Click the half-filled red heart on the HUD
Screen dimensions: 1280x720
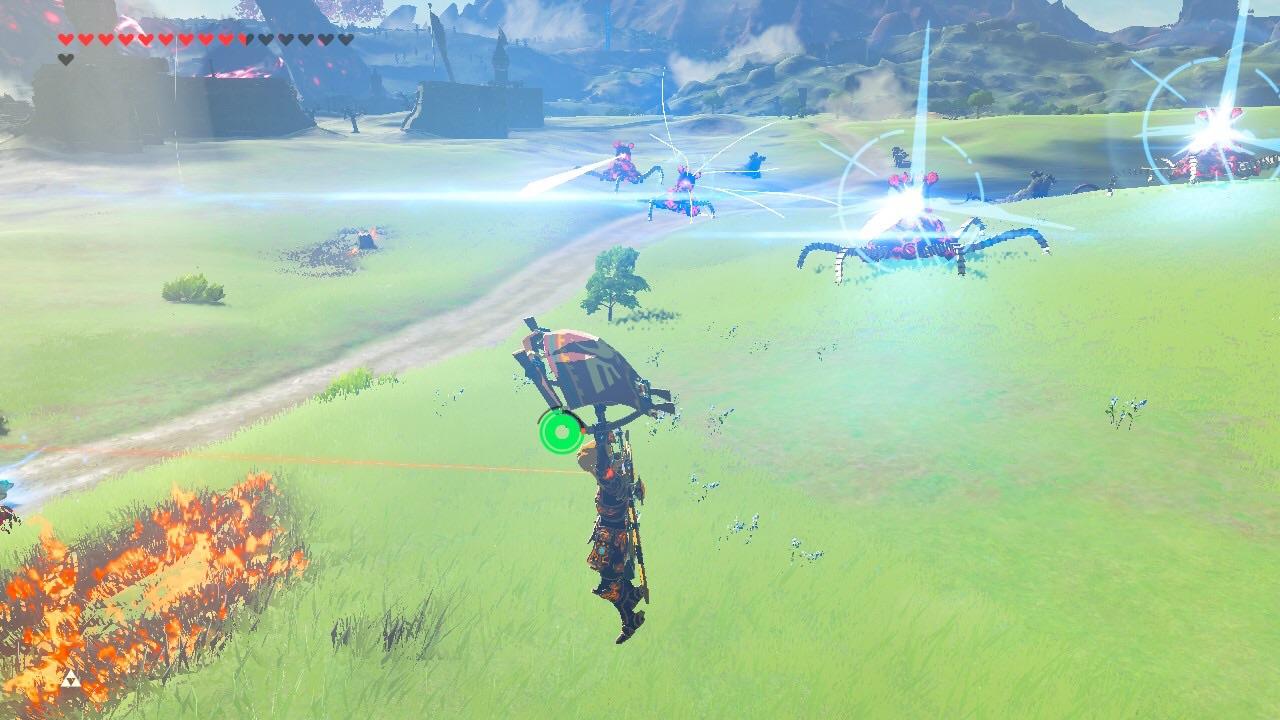pyautogui.click(x=245, y=38)
